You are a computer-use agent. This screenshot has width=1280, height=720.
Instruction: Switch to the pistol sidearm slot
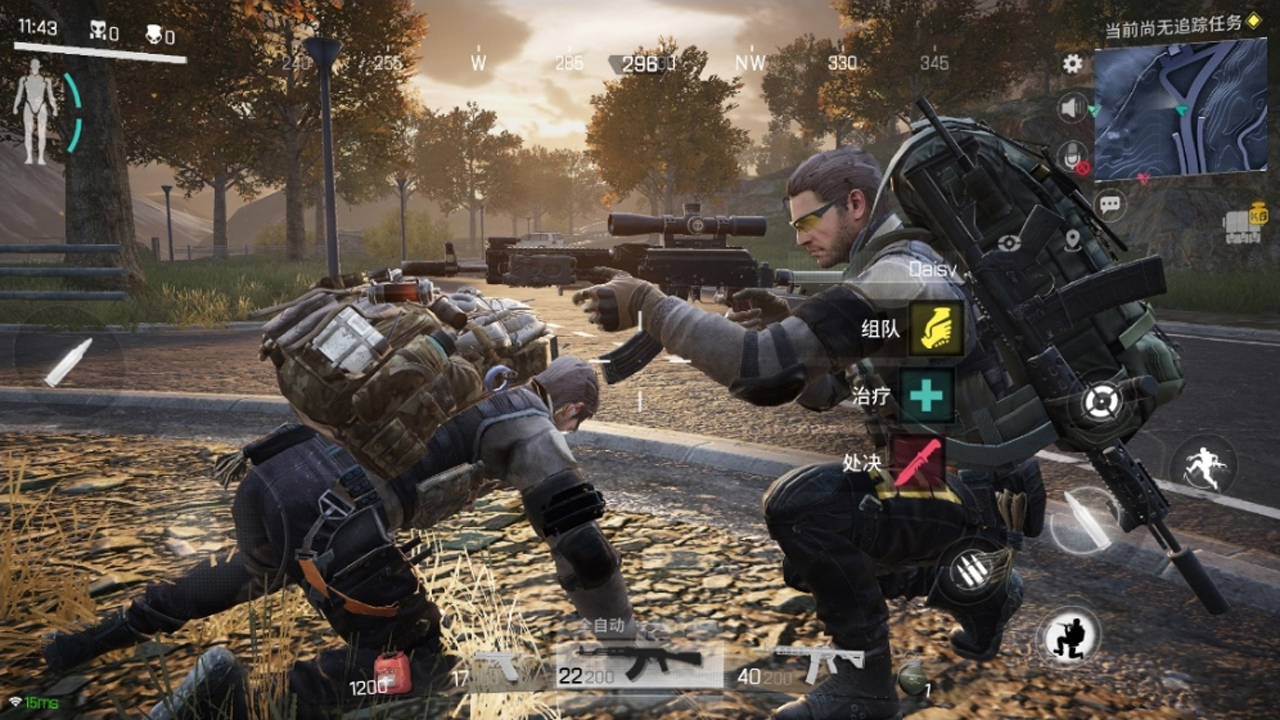tap(497, 667)
